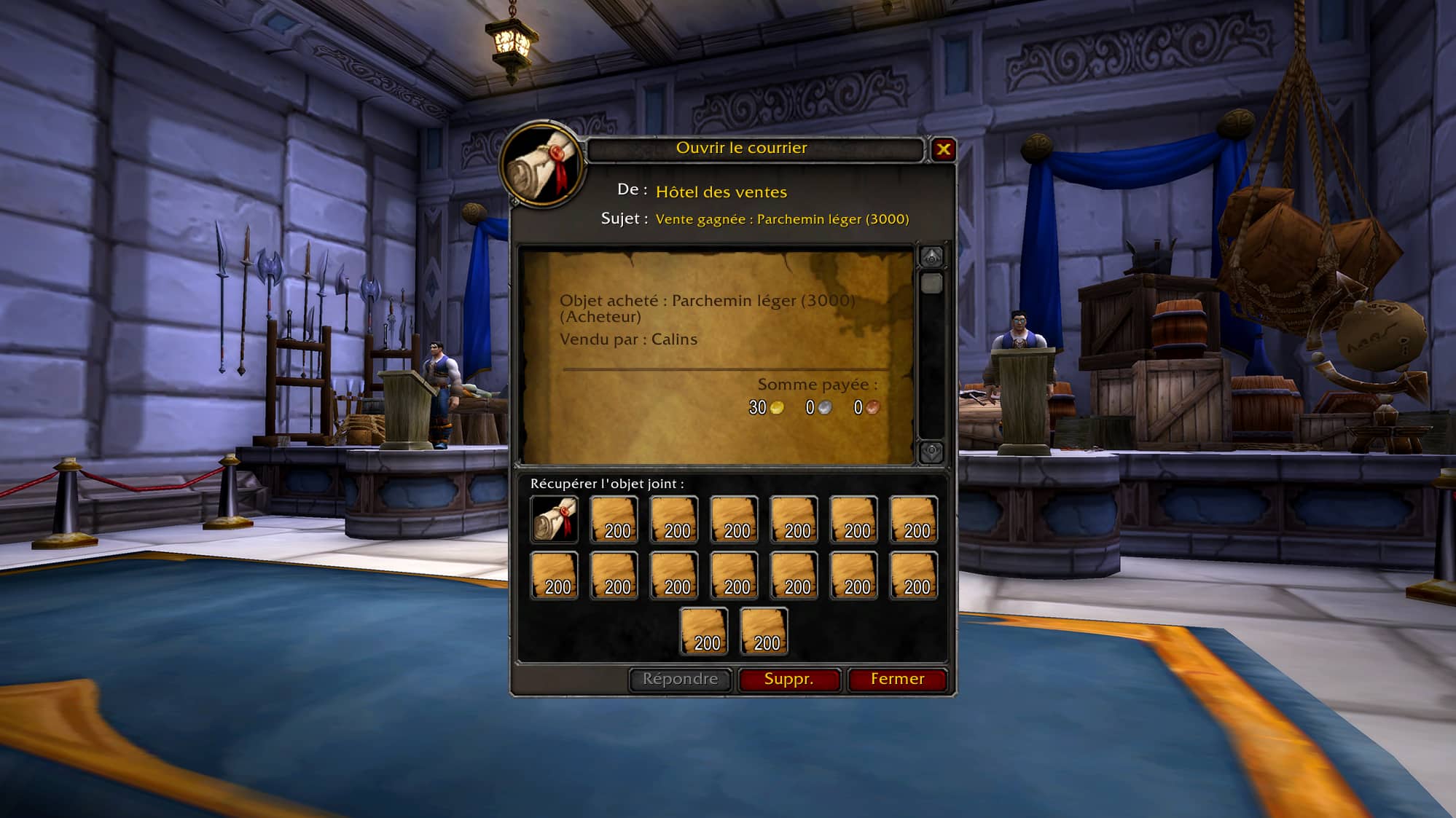Take the sealed scroll letter attachment
Screen dimensions: 1456x818
(x=555, y=519)
